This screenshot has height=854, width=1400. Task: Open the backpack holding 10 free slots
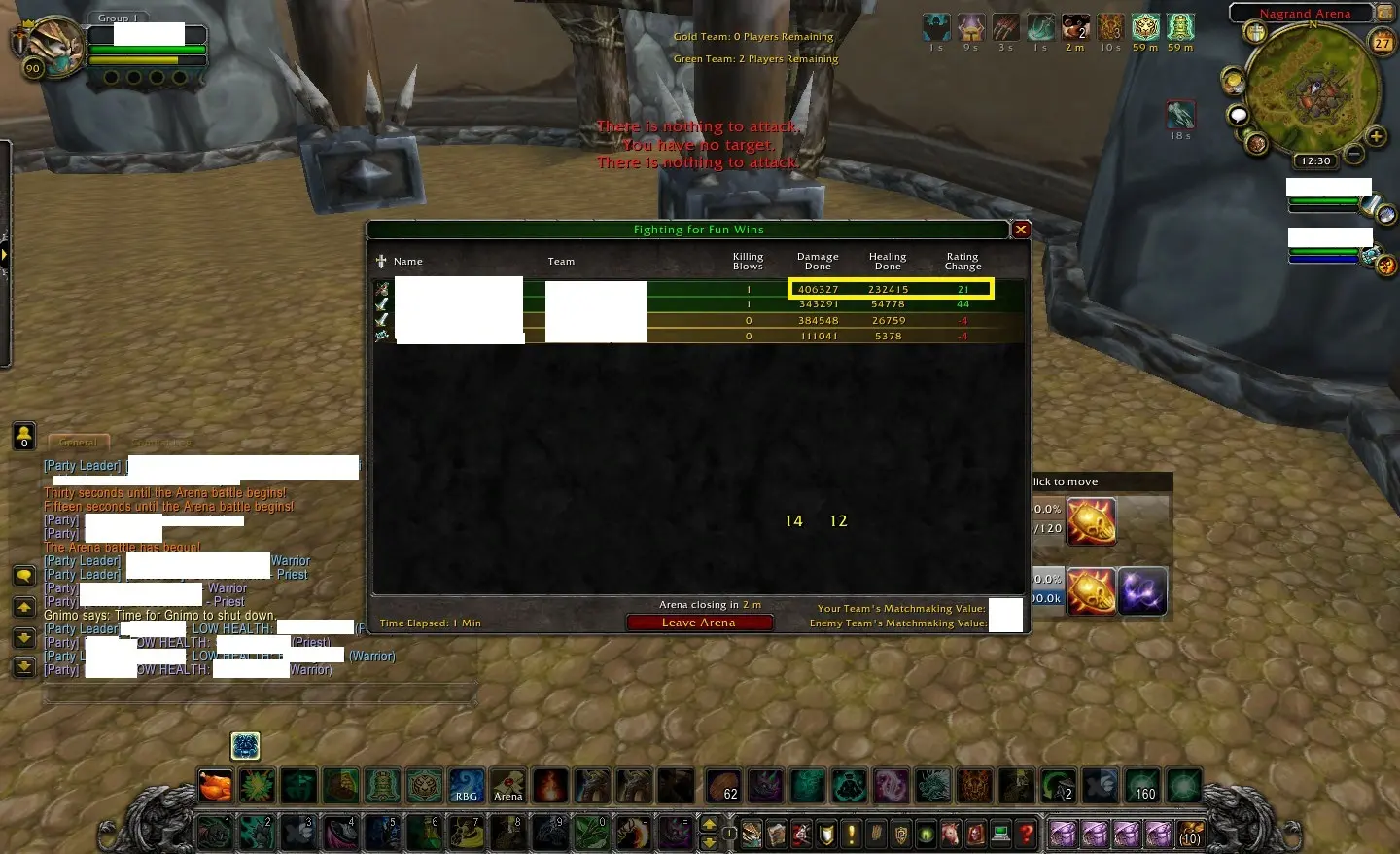(x=1190, y=834)
